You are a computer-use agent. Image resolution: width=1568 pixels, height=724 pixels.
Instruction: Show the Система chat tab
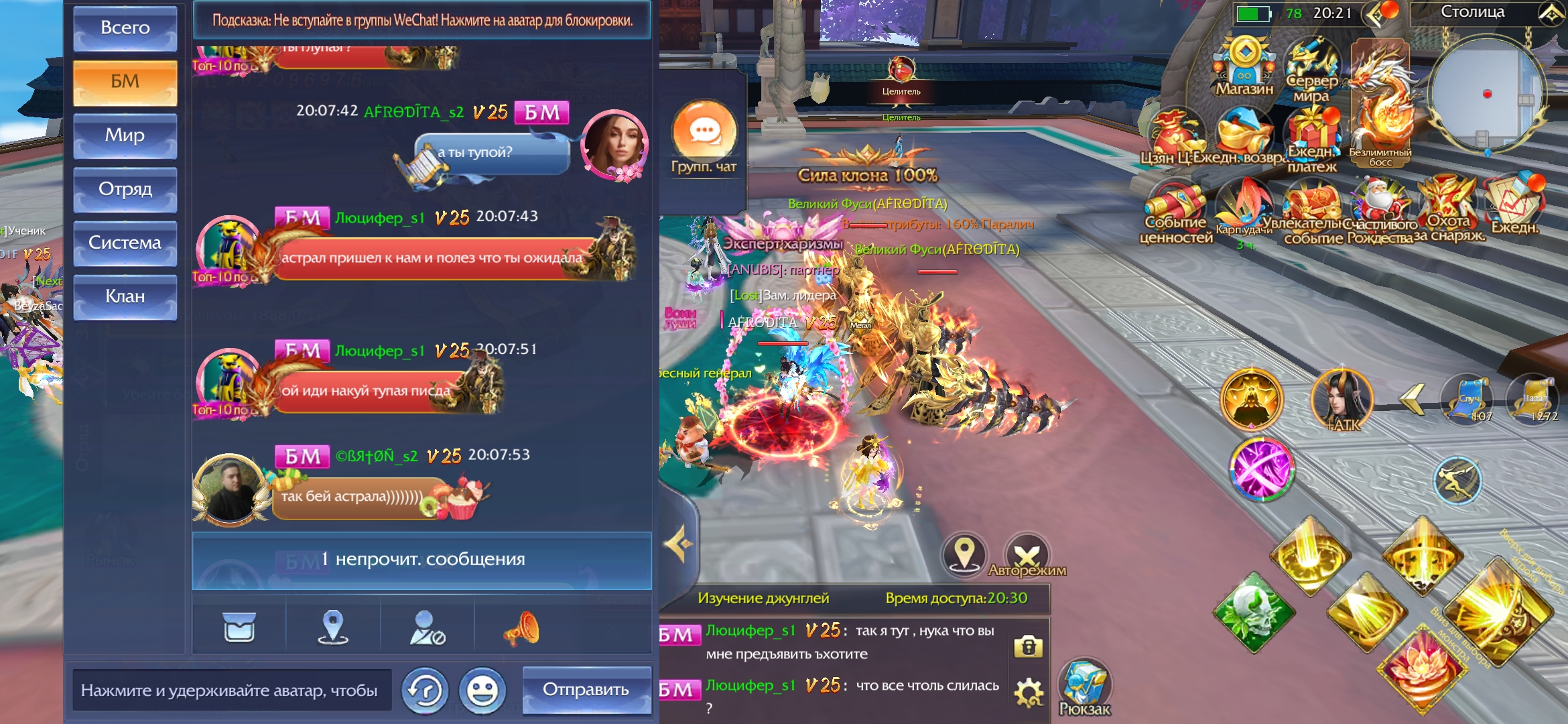tap(125, 243)
